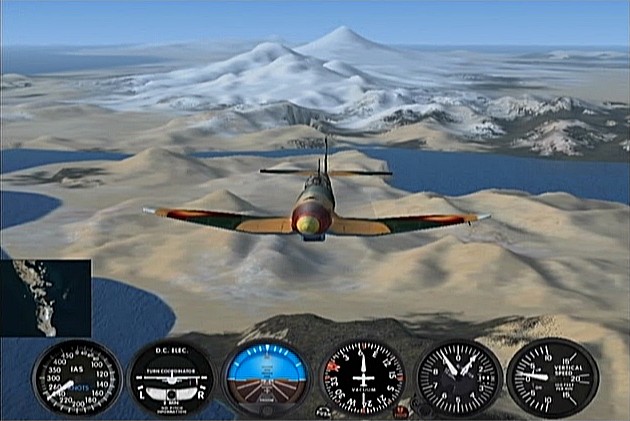This screenshot has width=630, height=421.
Task: Click the IAS airspeed indicator gauge
Action: 76,377
